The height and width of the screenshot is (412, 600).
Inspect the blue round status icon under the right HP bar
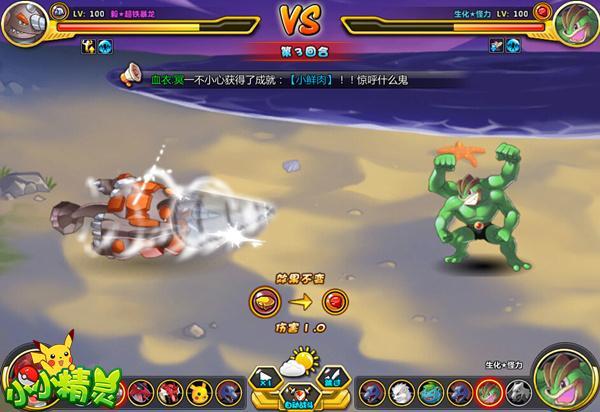pyautogui.click(x=515, y=46)
